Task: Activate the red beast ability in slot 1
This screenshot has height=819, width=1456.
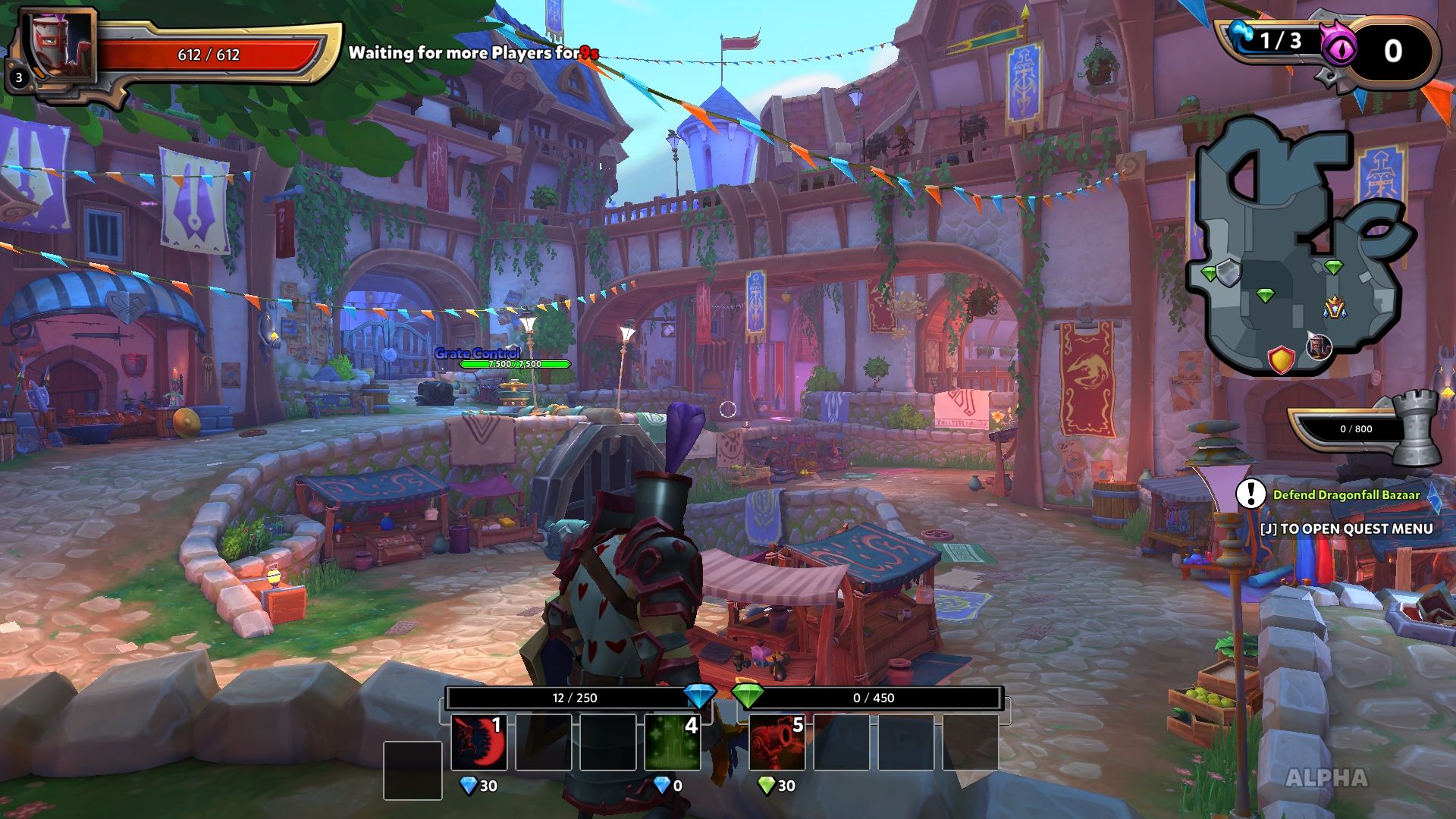Action: pyautogui.click(x=479, y=742)
